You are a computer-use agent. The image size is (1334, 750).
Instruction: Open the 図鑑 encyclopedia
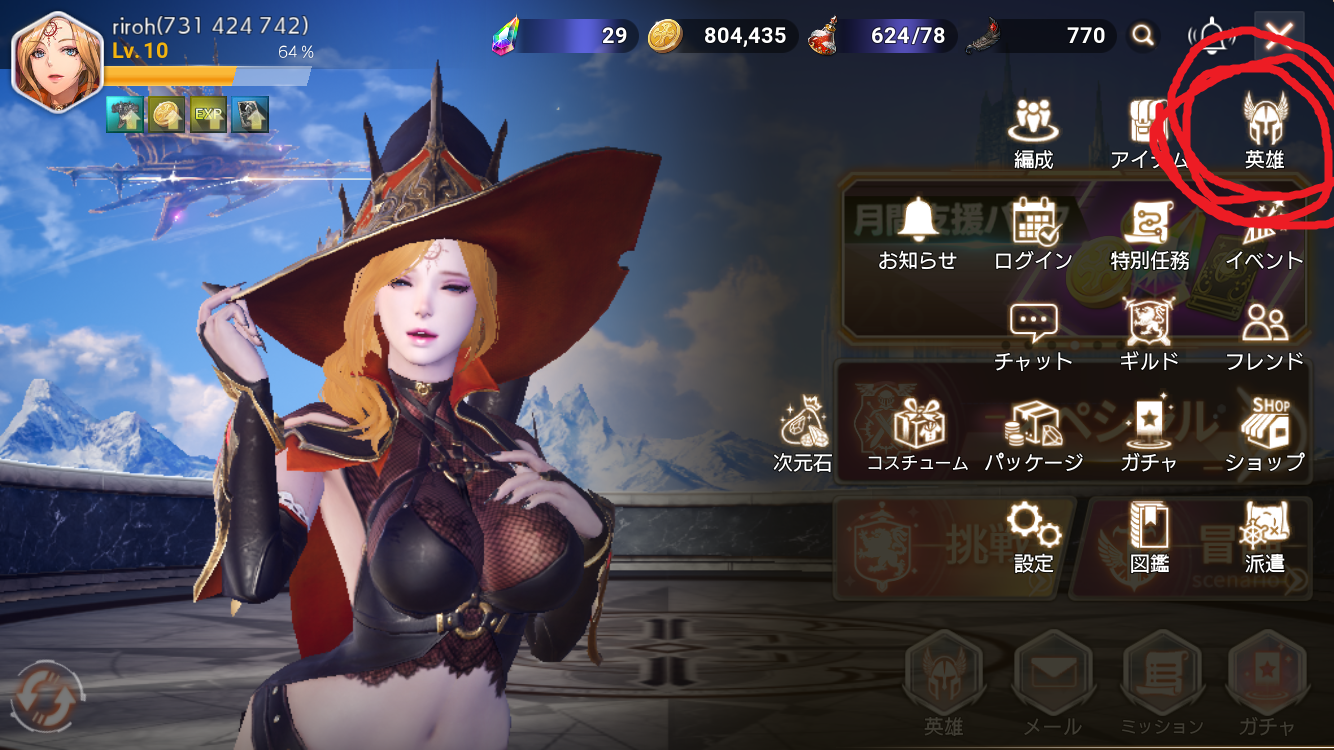coord(1149,536)
